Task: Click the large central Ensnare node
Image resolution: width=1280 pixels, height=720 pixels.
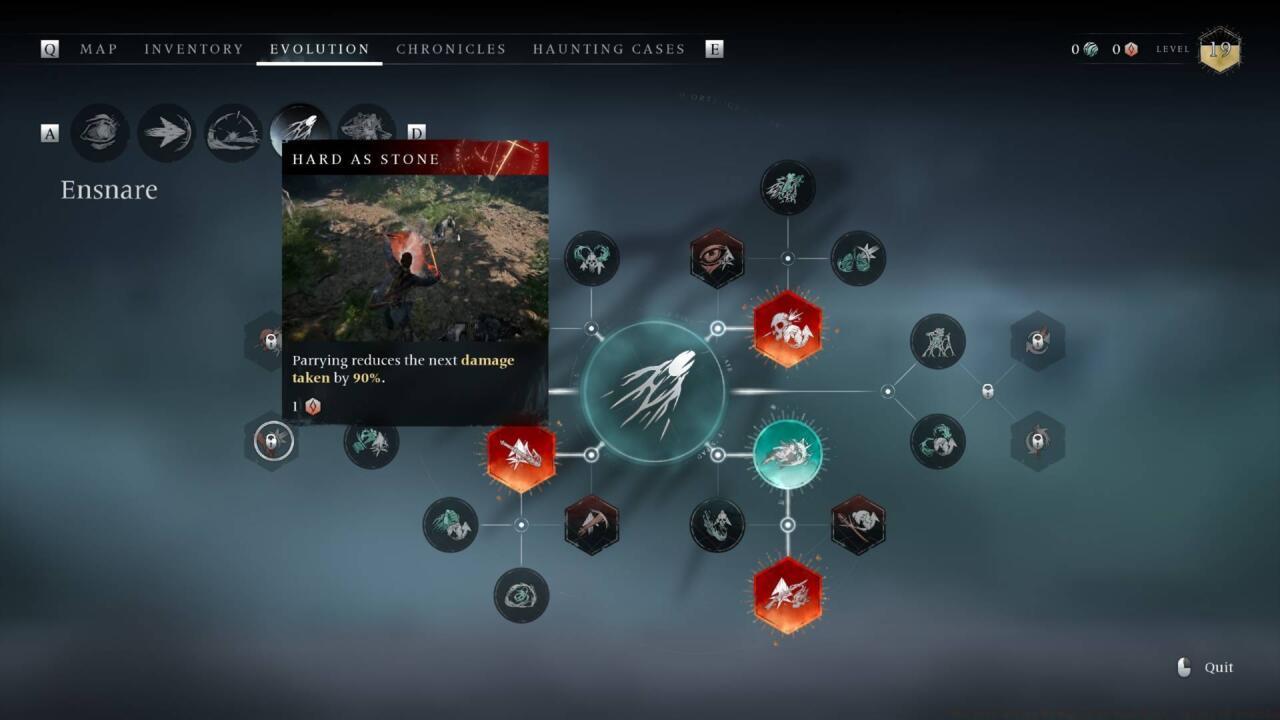Action: click(x=654, y=391)
